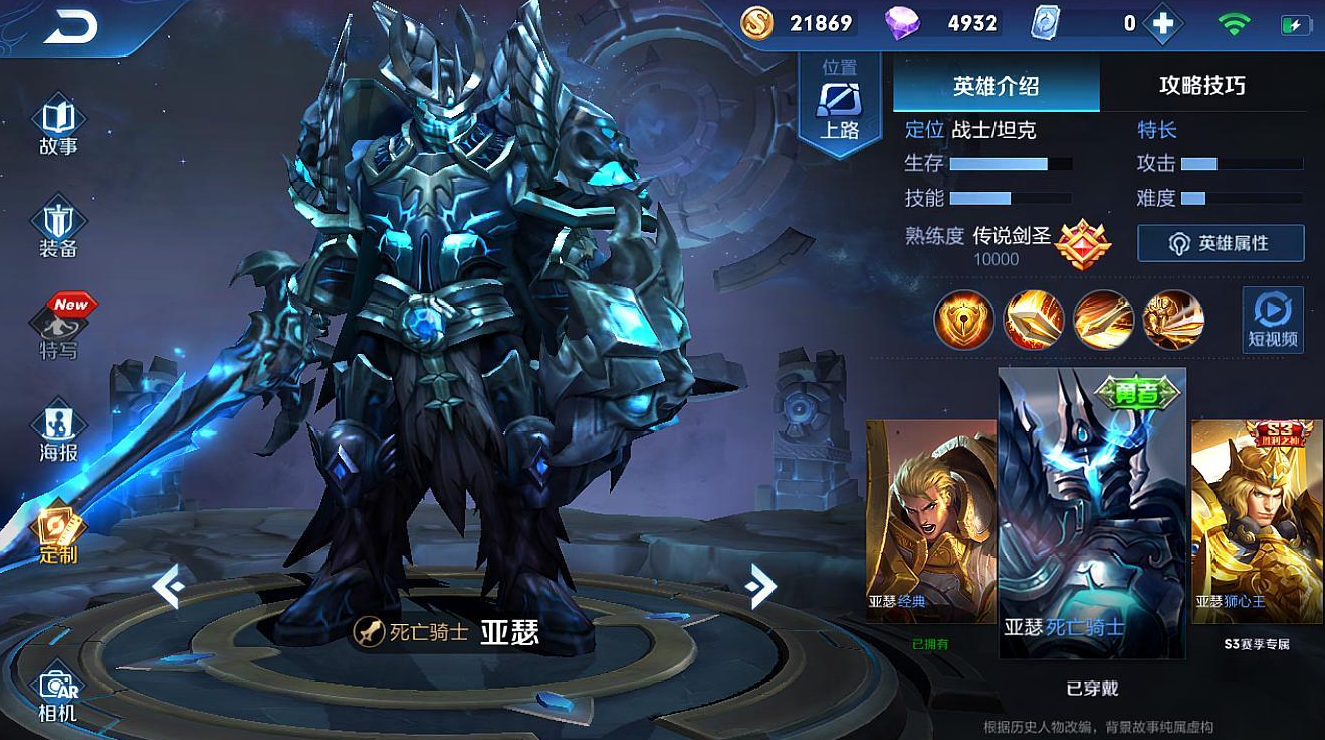
Task: Open the 海报 poster panel
Action: point(55,420)
